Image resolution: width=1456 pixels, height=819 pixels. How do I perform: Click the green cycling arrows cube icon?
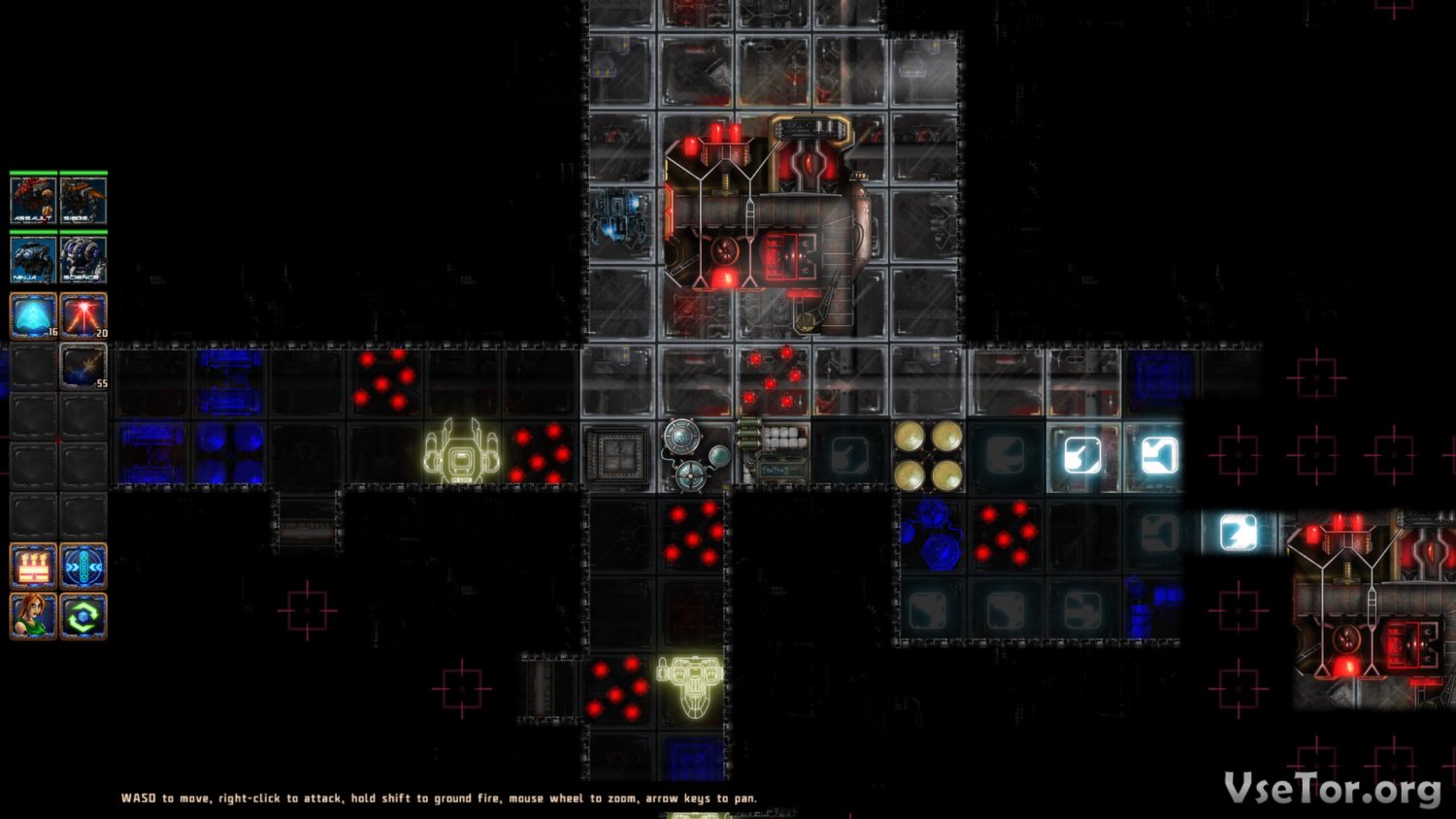83,615
